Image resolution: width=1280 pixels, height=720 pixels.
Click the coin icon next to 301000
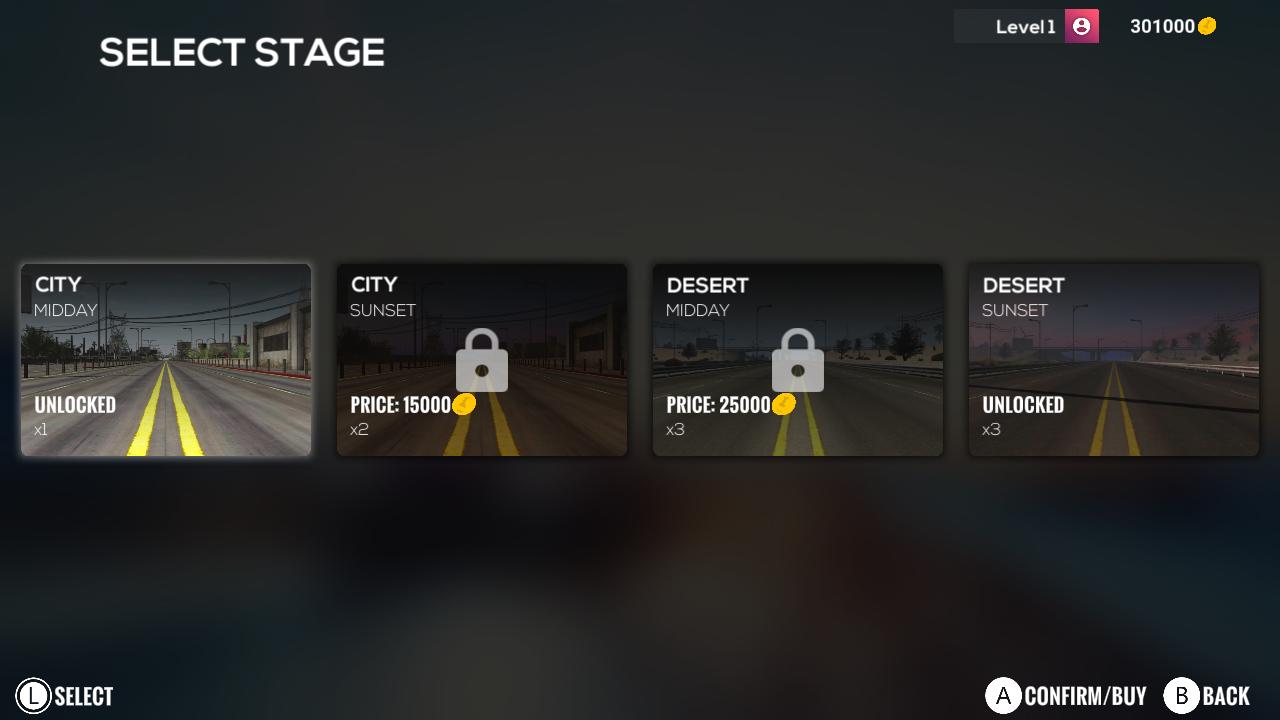point(1205,27)
